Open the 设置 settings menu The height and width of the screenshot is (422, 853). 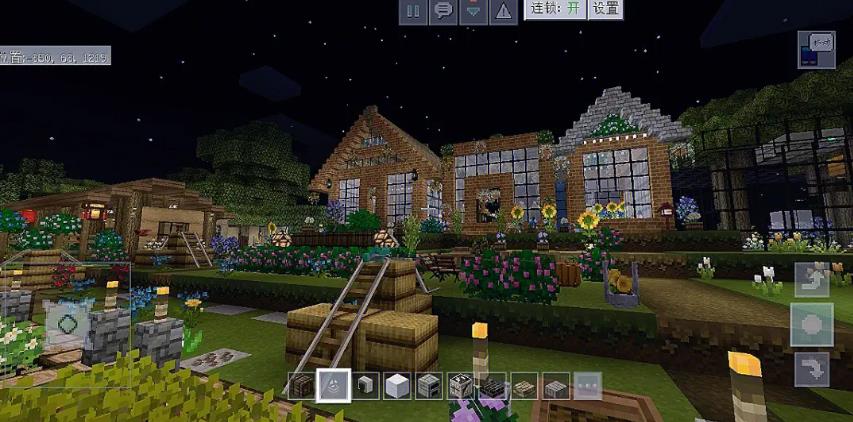pos(605,9)
